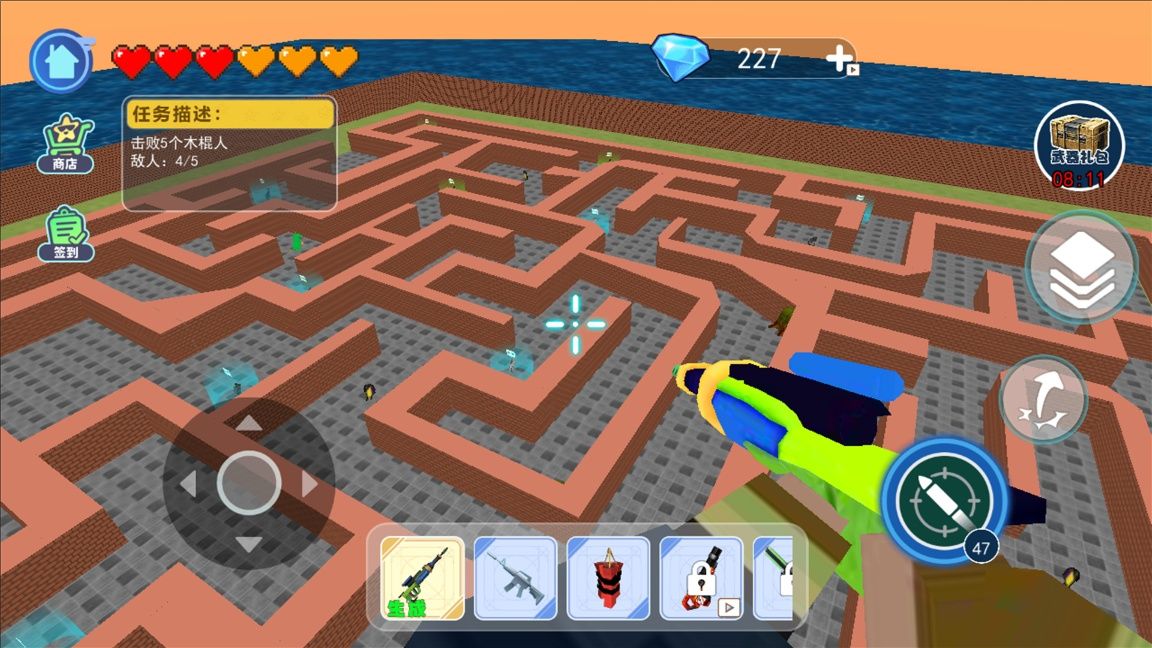The image size is (1152, 648).
Task: Tap the virtual joystick's down arrow
Action: pyautogui.click(x=249, y=545)
